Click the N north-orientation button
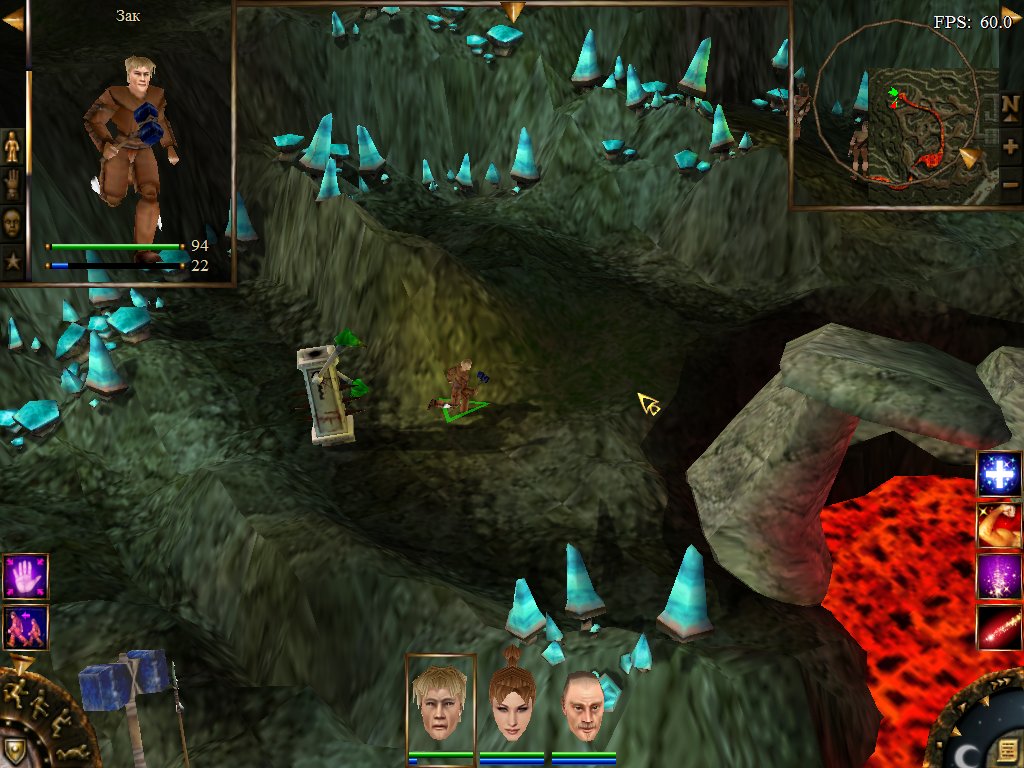 (1010, 106)
